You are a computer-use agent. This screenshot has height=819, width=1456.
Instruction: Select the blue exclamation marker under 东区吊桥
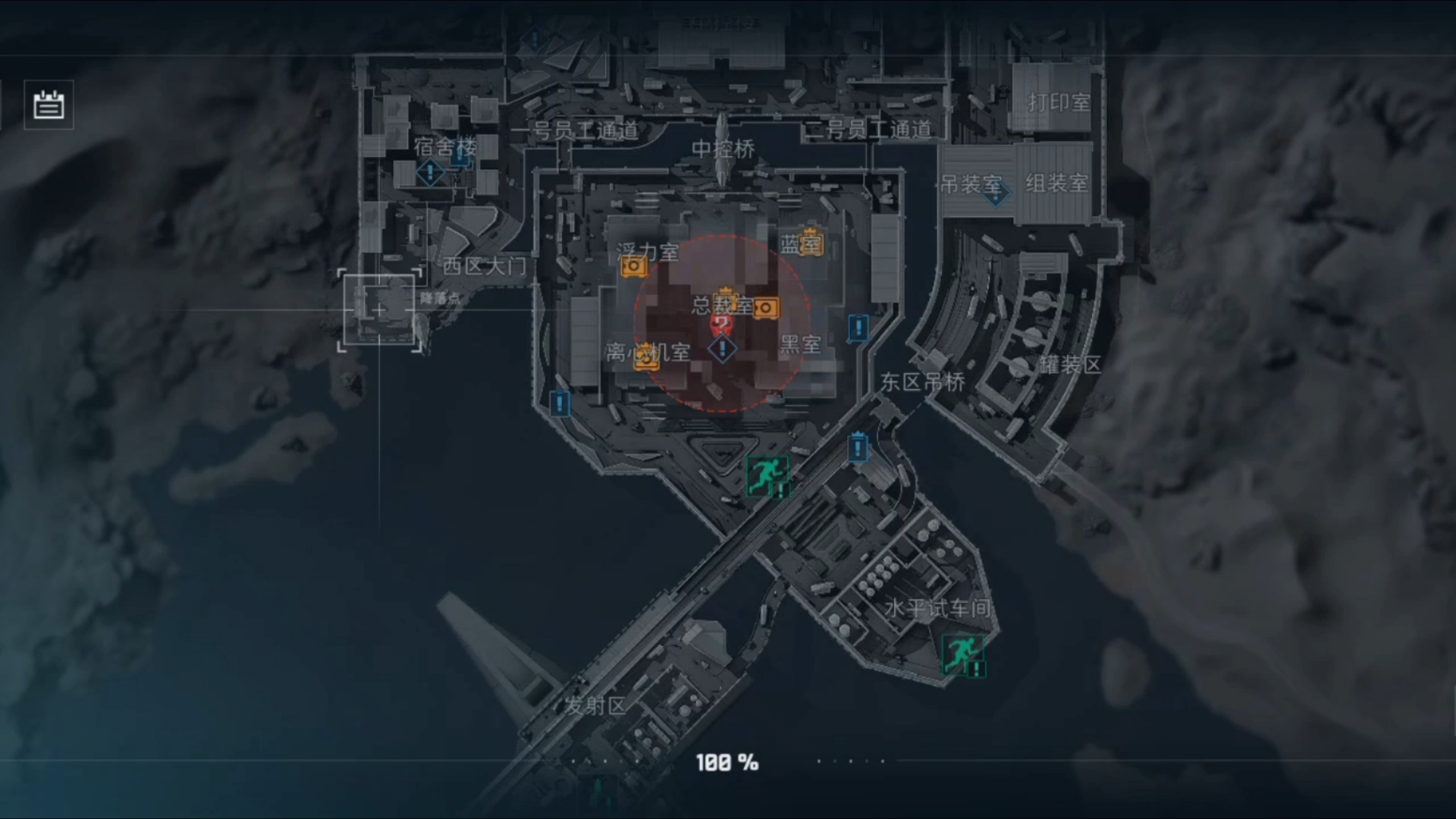[x=858, y=447]
